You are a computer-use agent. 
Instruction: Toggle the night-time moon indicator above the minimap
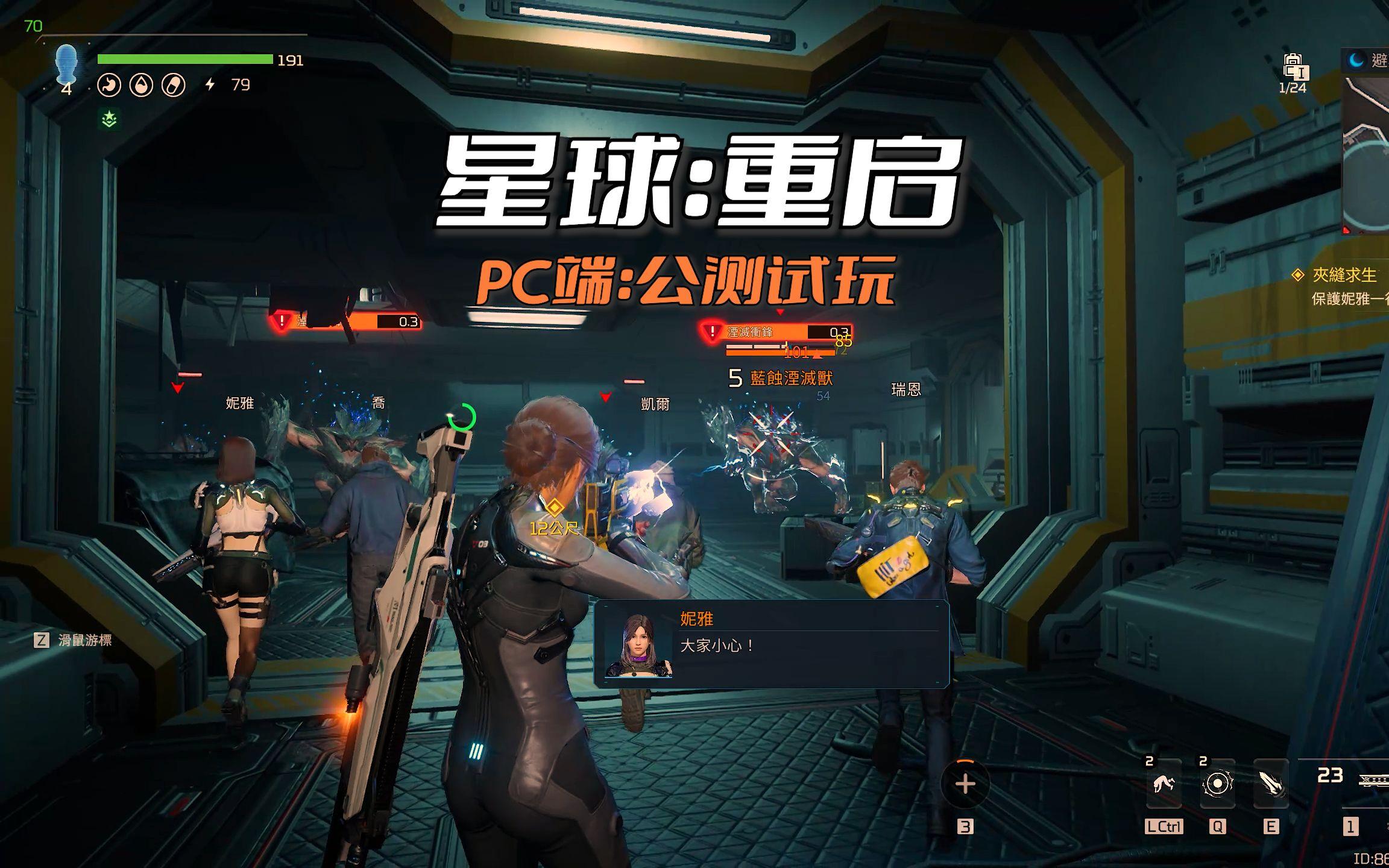coord(1355,61)
